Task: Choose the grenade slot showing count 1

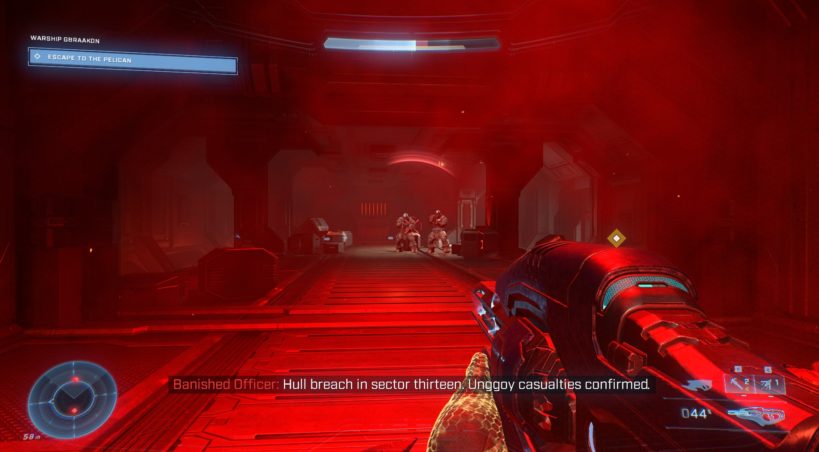Action: coord(770,384)
